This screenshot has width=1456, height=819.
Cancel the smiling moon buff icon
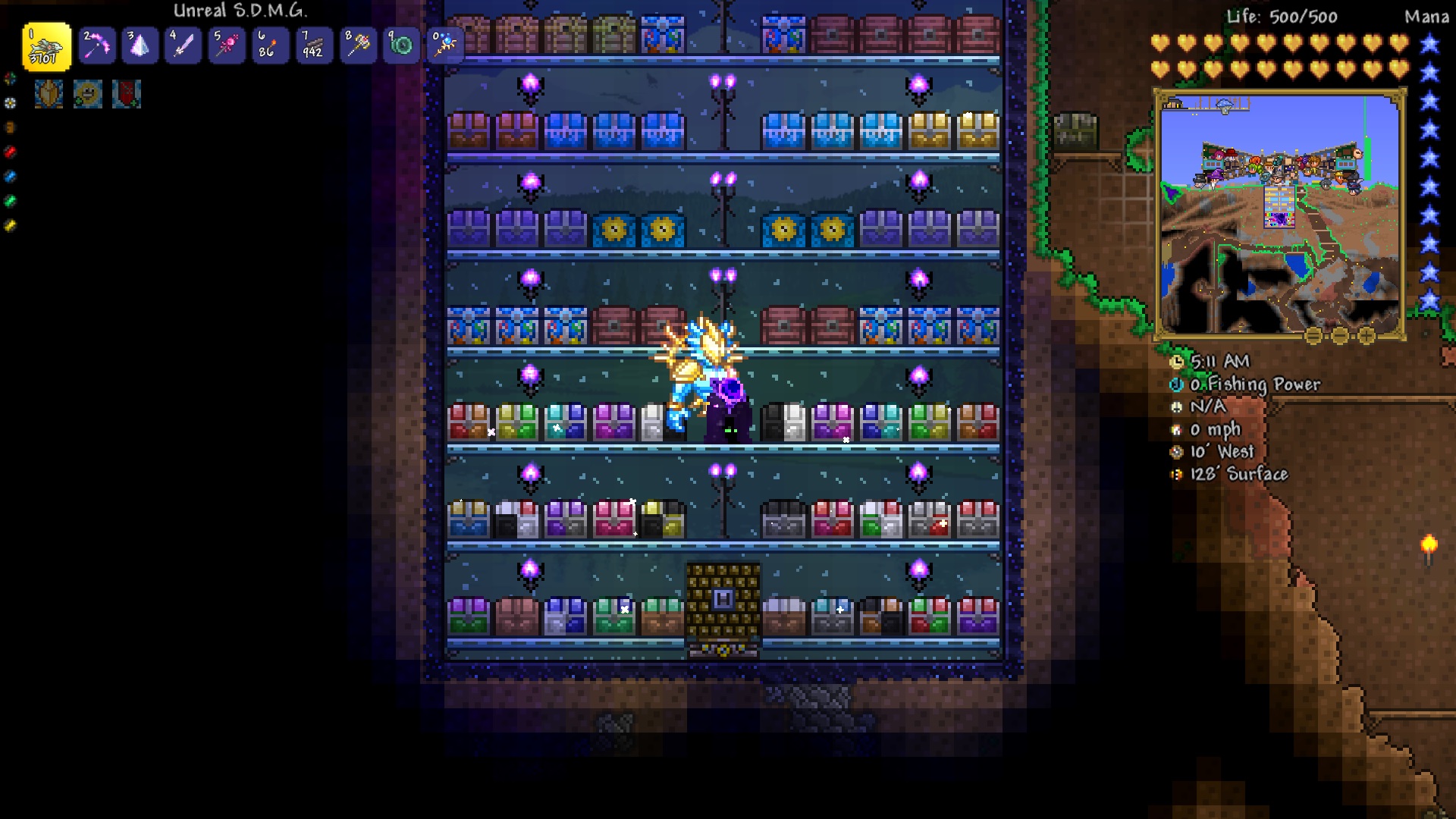[x=87, y=94]
